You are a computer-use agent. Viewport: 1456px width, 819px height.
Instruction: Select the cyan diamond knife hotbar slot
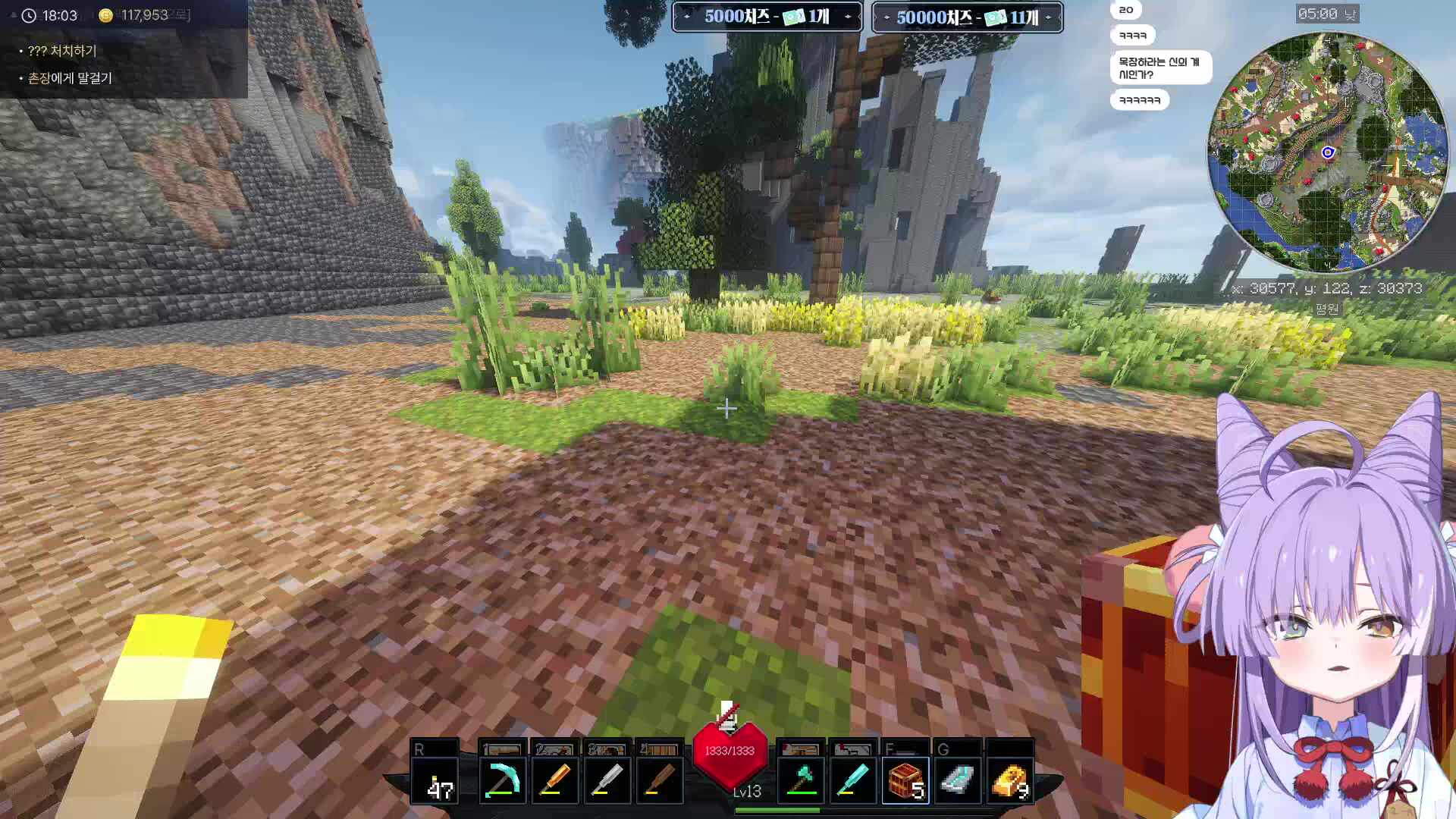coord(853,780)
